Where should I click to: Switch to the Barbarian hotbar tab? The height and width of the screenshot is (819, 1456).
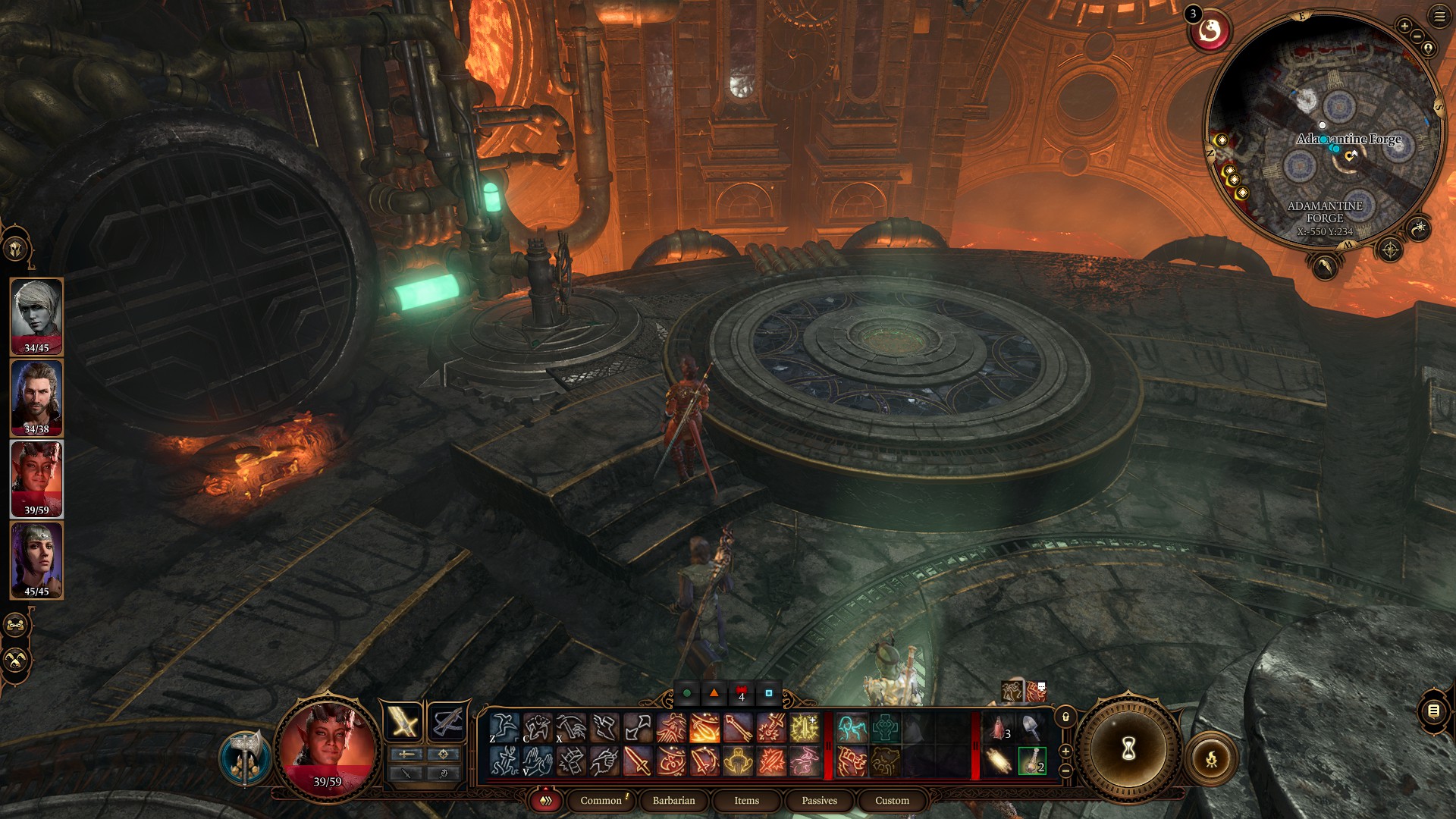673,800
